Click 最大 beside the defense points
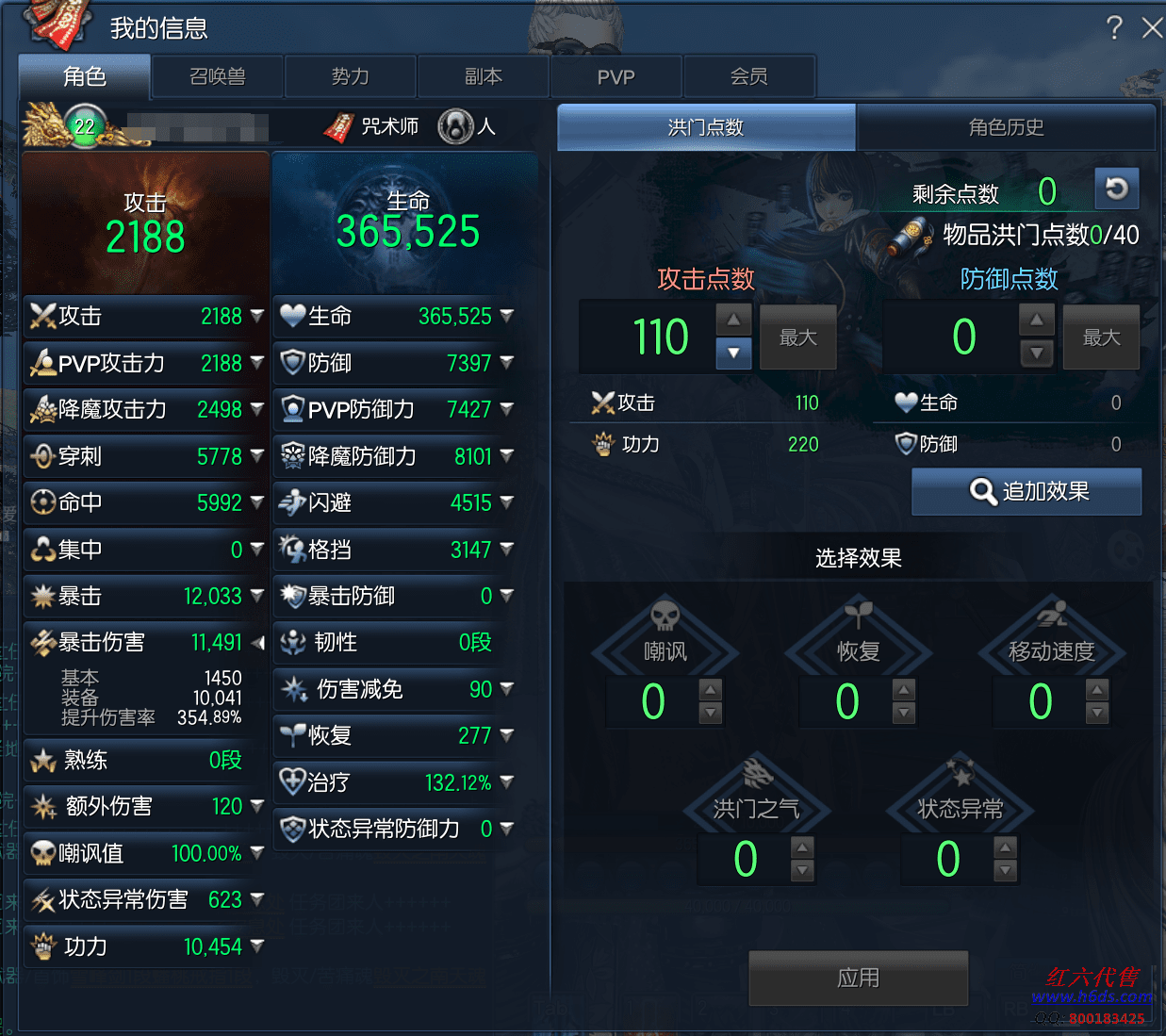Viewport: 1166px width, 1036px height. (x=1101, y=337)
